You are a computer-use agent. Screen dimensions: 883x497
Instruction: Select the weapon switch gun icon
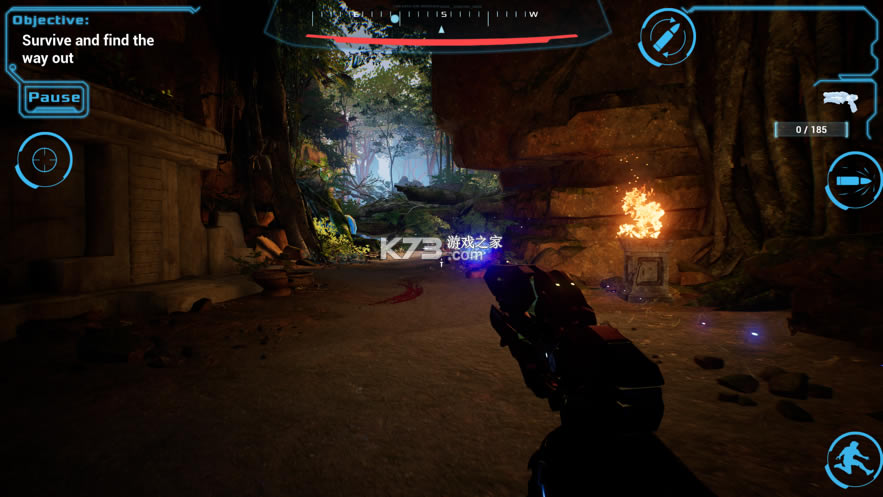(x=840, y=99)
